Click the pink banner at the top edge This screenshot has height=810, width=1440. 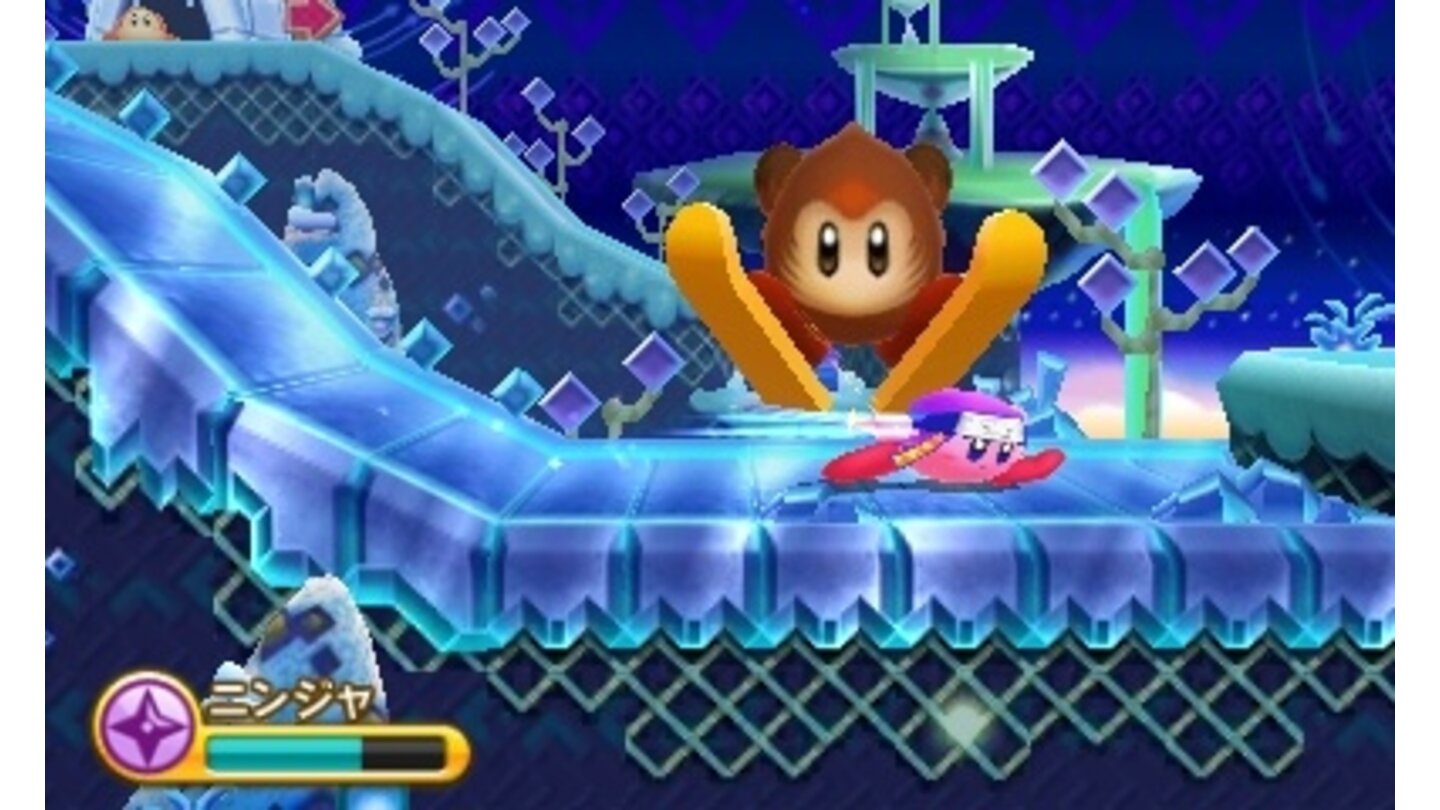point(310,15)
